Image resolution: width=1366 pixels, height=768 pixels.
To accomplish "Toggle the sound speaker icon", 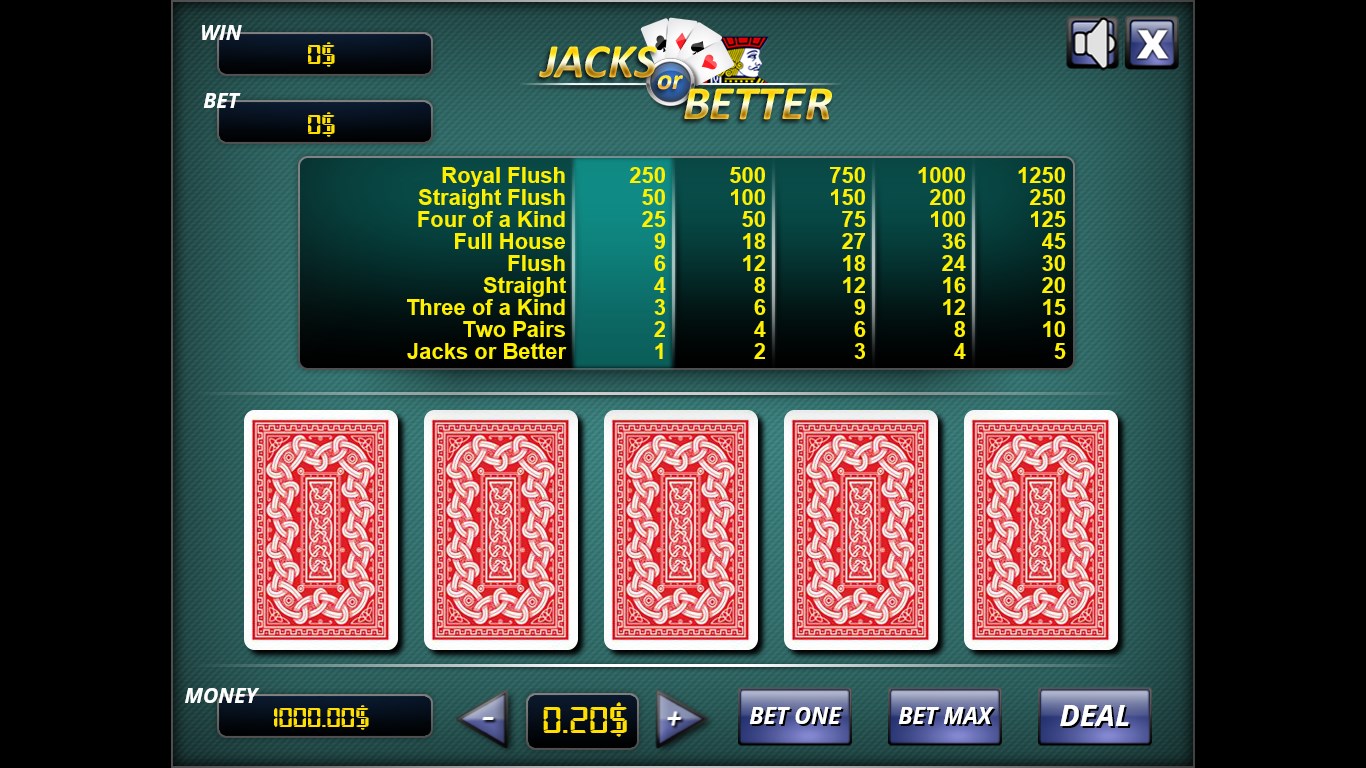I will pos(1091,43).
